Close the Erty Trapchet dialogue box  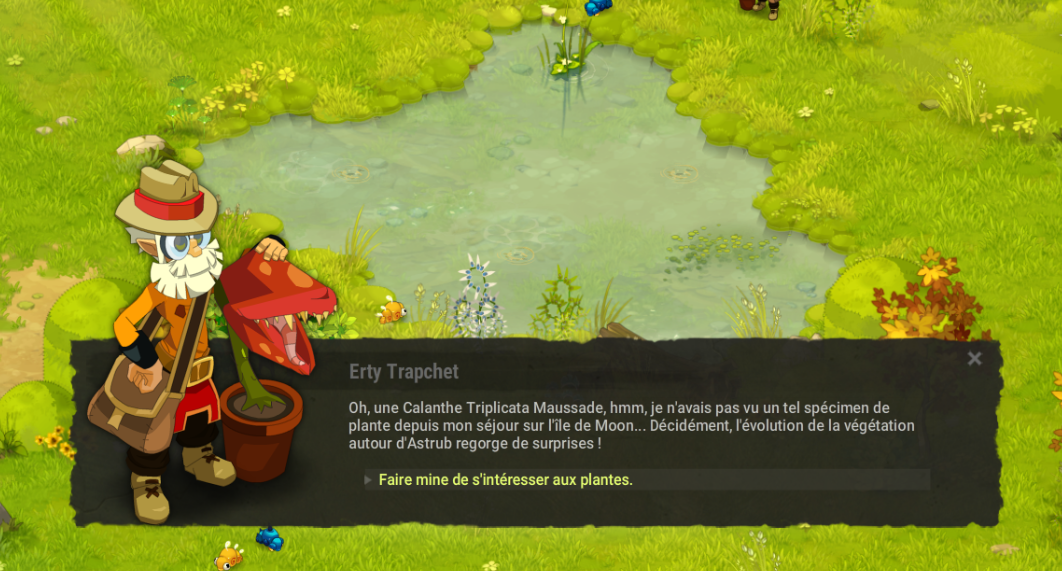(975, 359)
